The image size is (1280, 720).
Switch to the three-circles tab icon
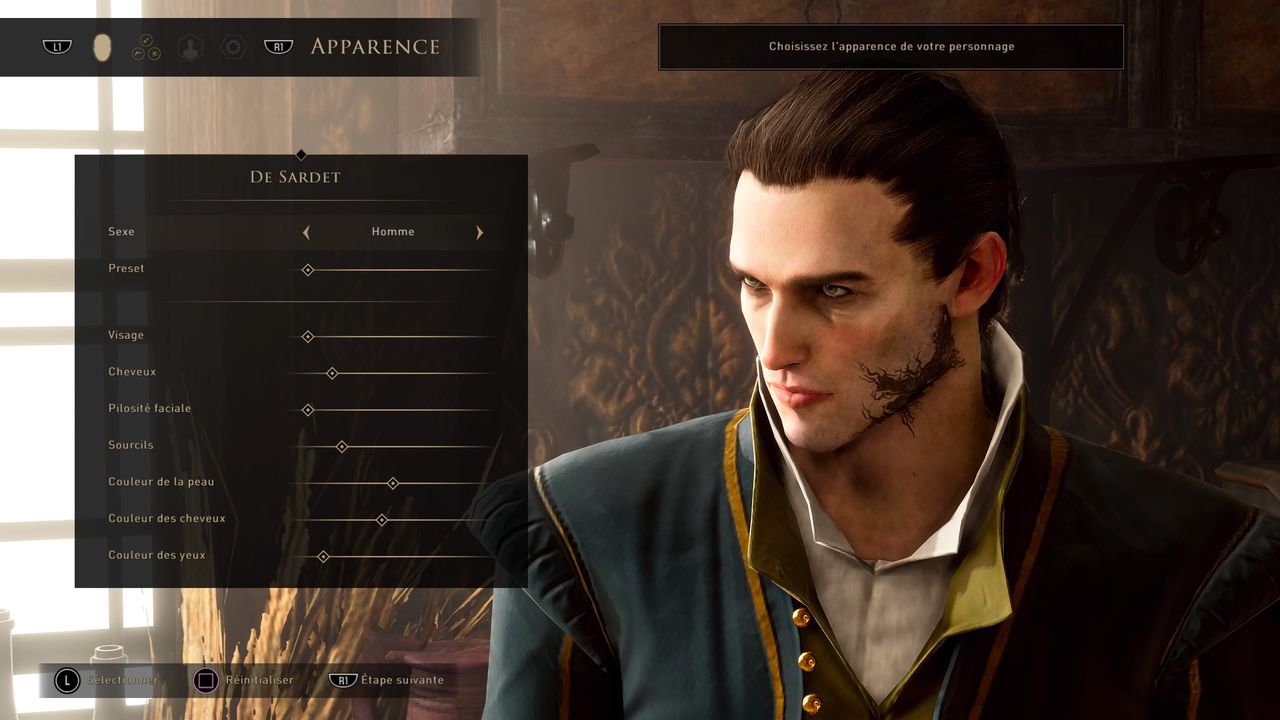click(x=146, y=47)
